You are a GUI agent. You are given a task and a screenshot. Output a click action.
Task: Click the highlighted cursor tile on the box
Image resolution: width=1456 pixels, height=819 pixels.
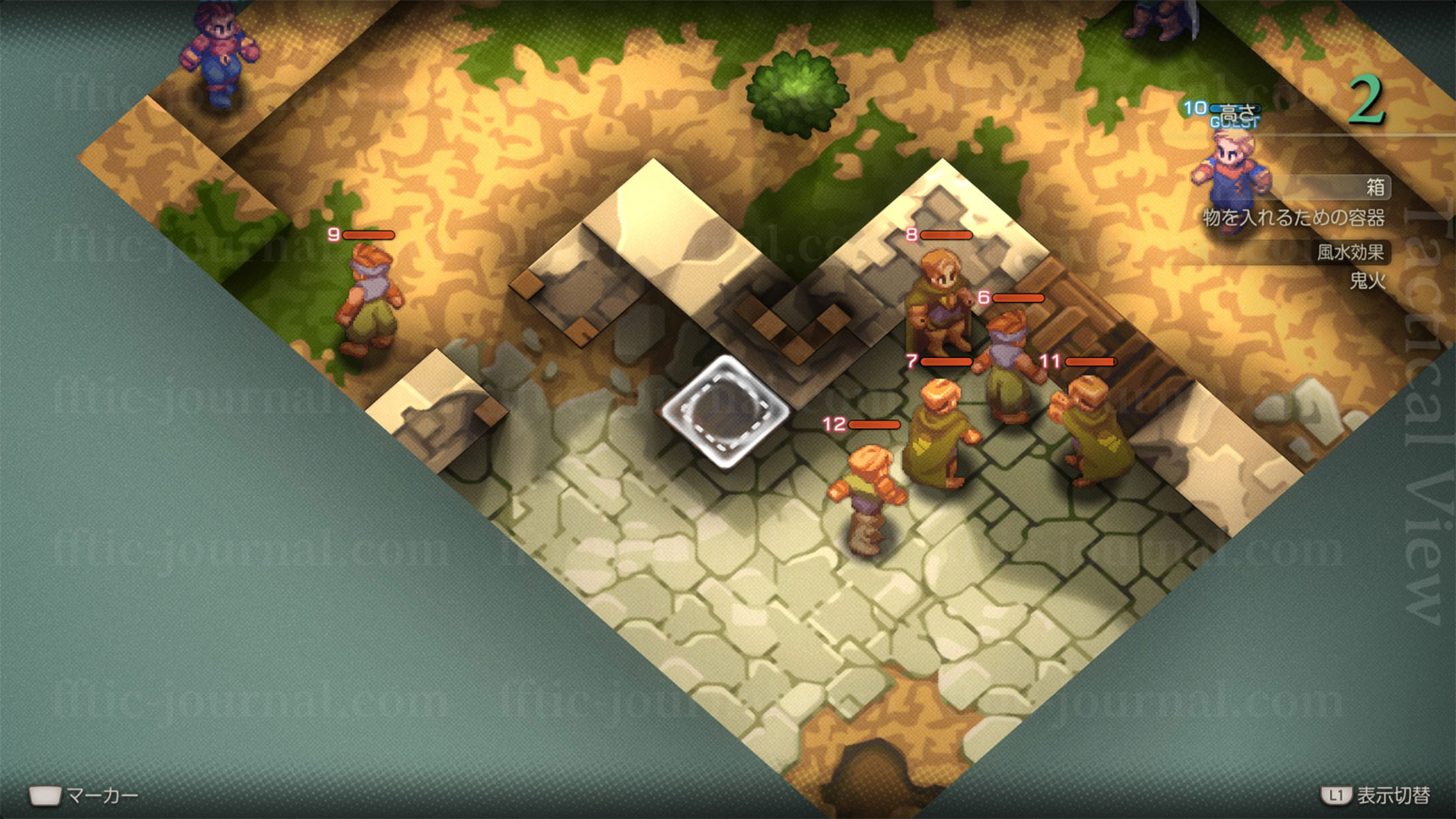click(x=725, y=409)
